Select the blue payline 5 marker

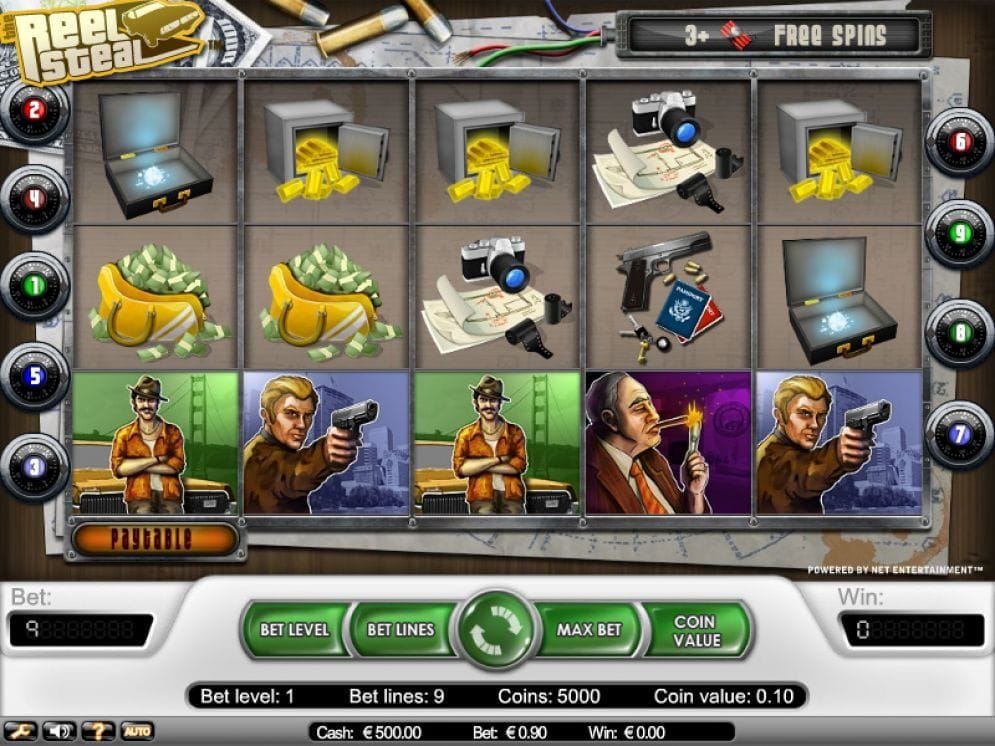[34, 376]
